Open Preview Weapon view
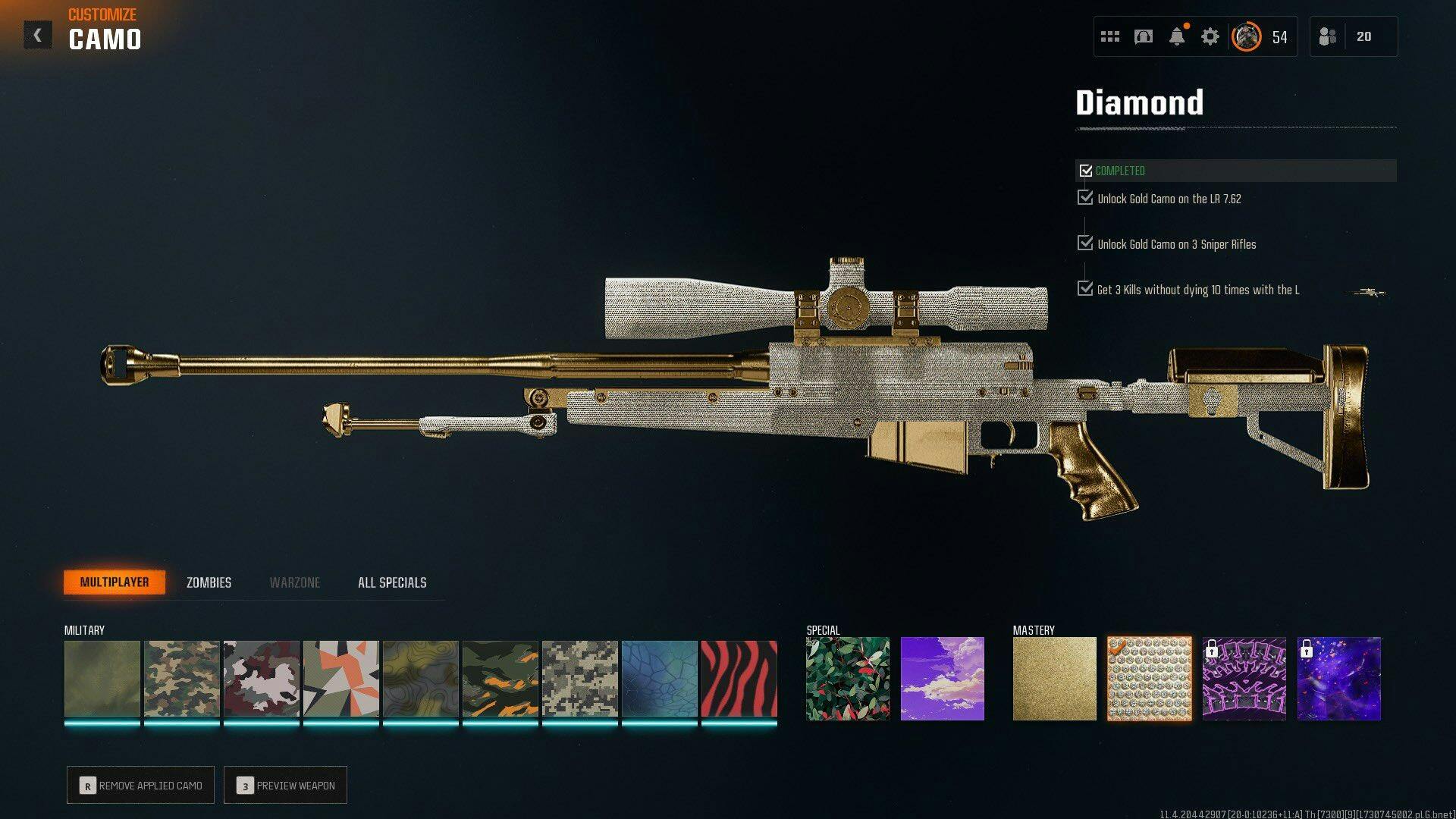The height and width of the screenshot is (819, 1456). click(x=285, y=786)
